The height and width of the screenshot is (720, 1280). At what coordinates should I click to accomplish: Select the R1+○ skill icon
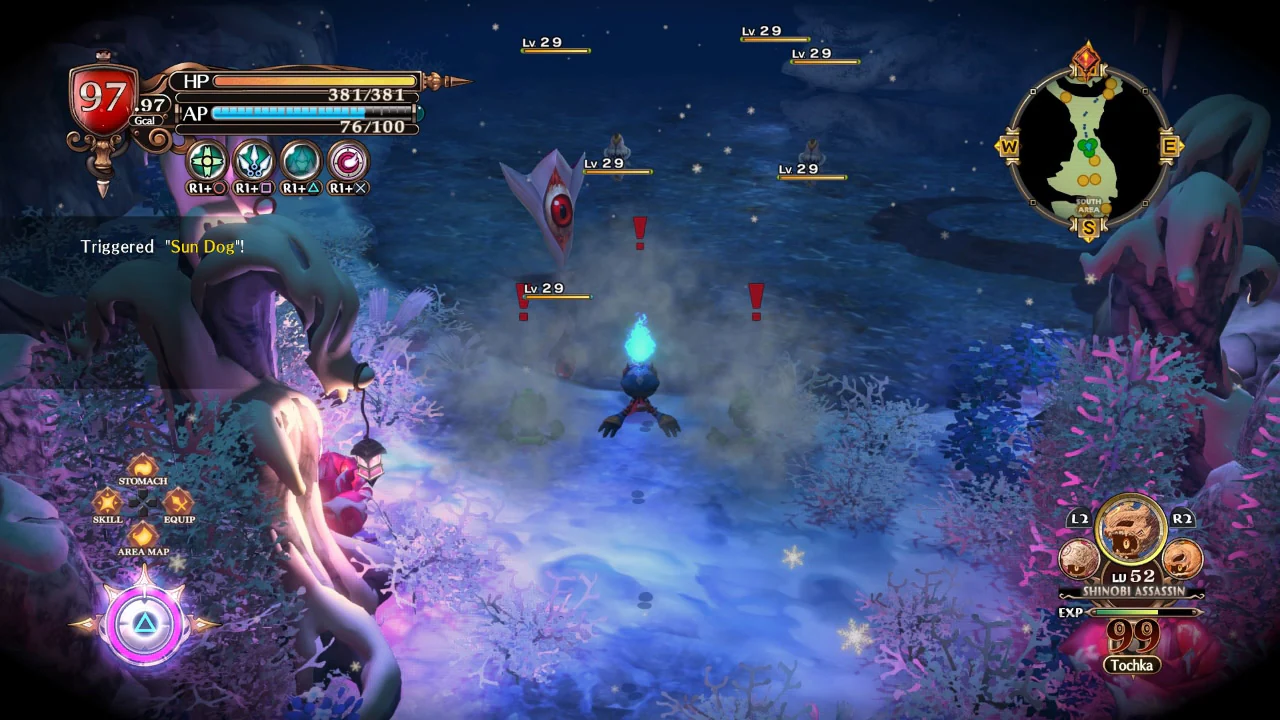point(207,163)
